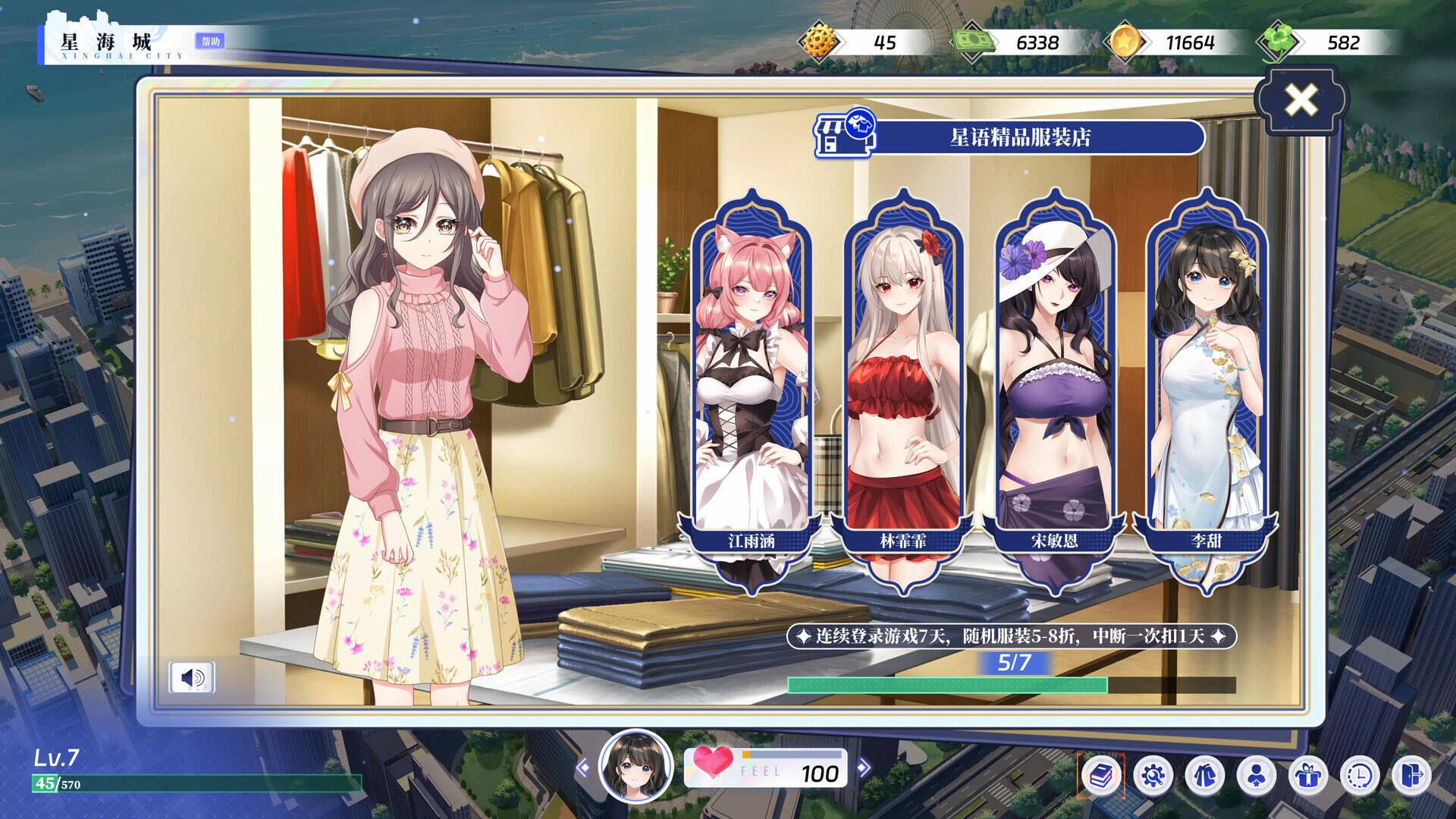Open the 帮助 help button
This screenshot has height=819, width=1456.
210,41
